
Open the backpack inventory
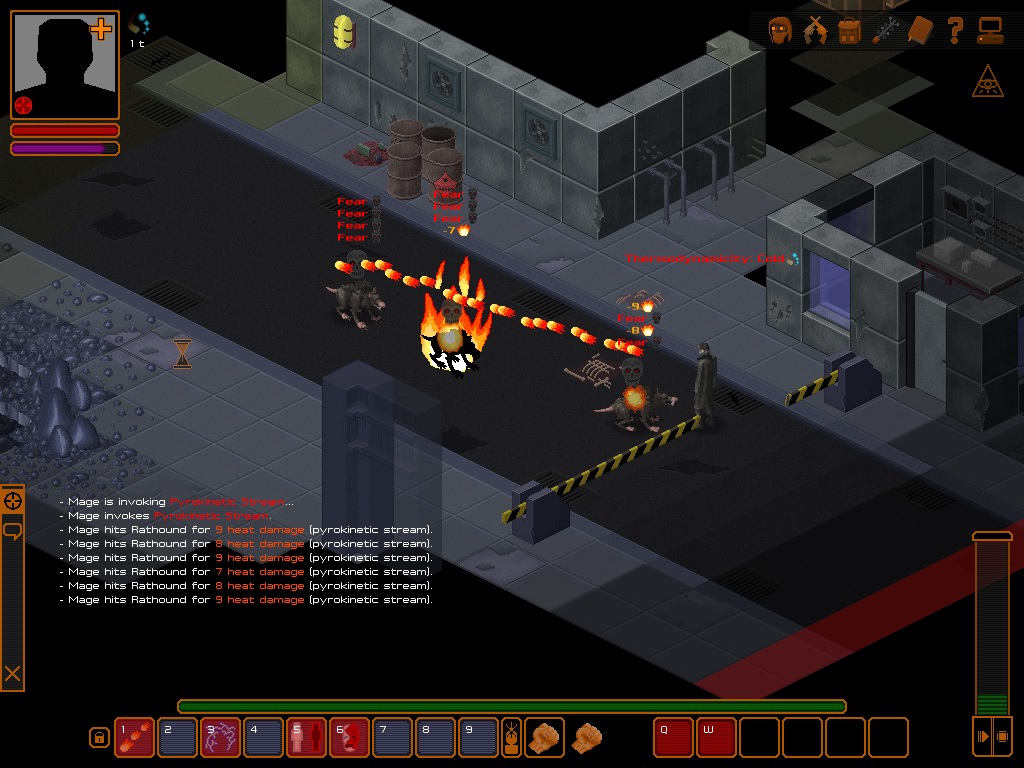tap(849, 31)
